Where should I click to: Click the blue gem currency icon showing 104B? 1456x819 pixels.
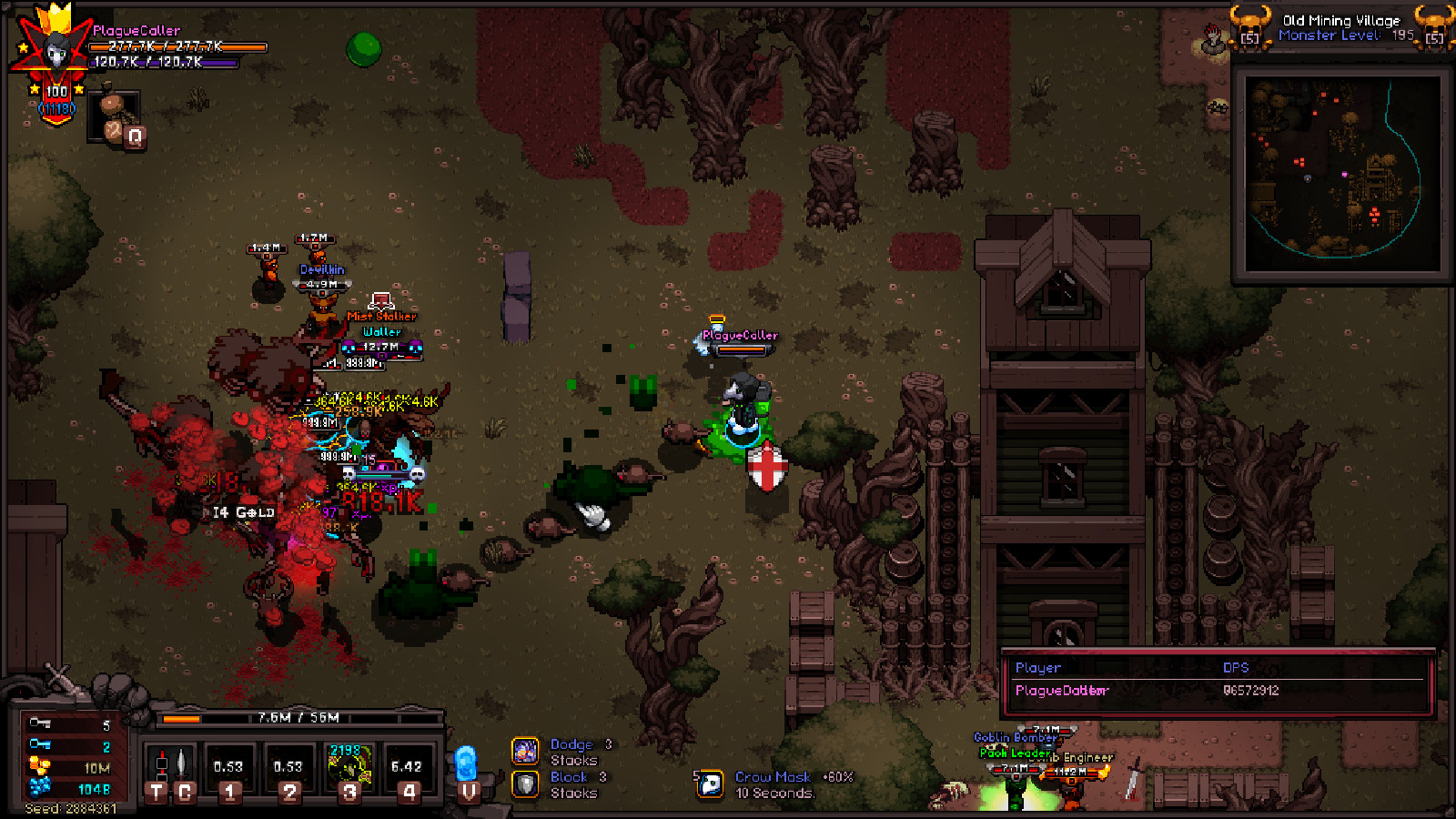tap(39, 788)
